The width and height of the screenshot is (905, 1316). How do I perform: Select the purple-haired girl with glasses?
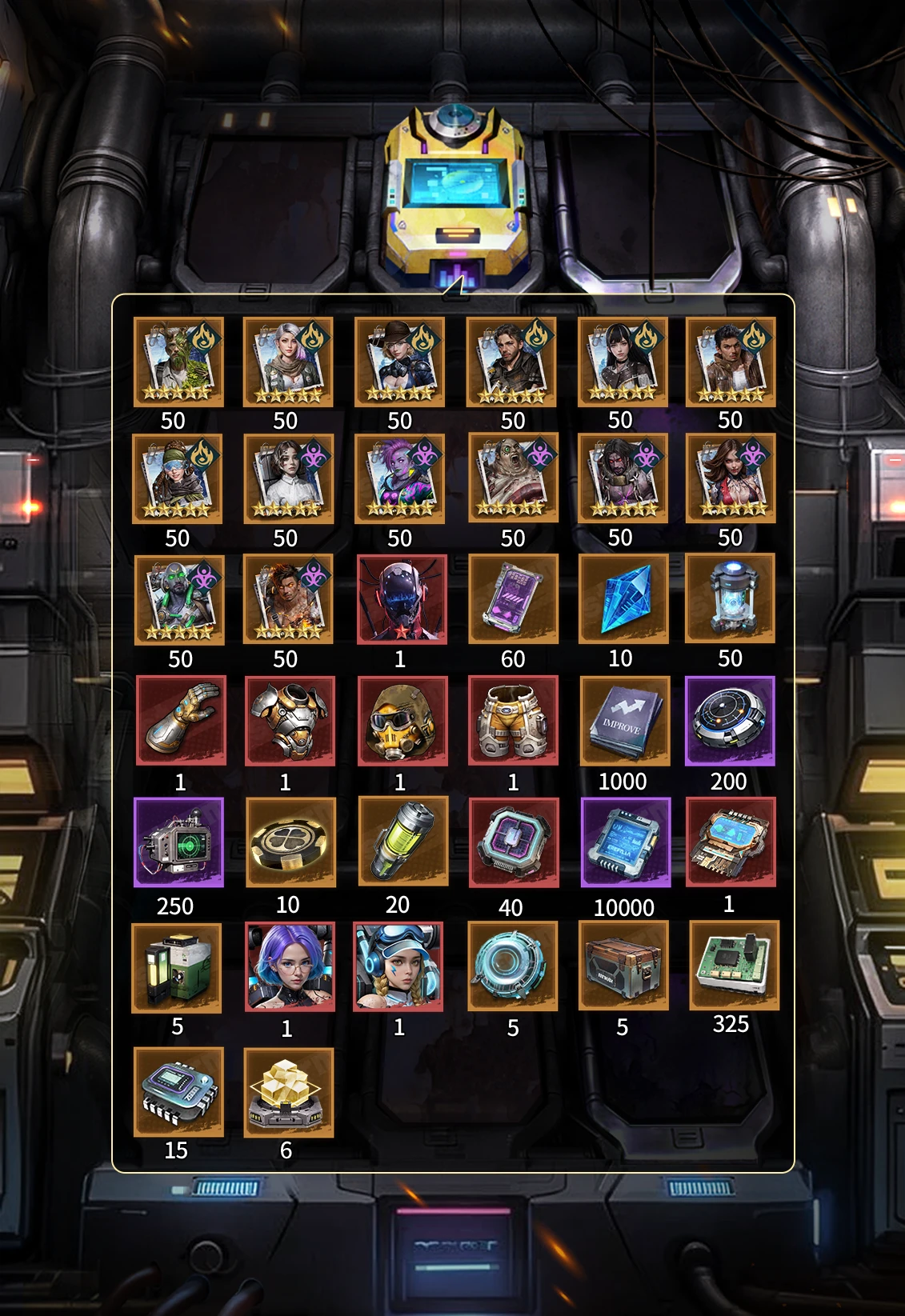coord(290,966)
